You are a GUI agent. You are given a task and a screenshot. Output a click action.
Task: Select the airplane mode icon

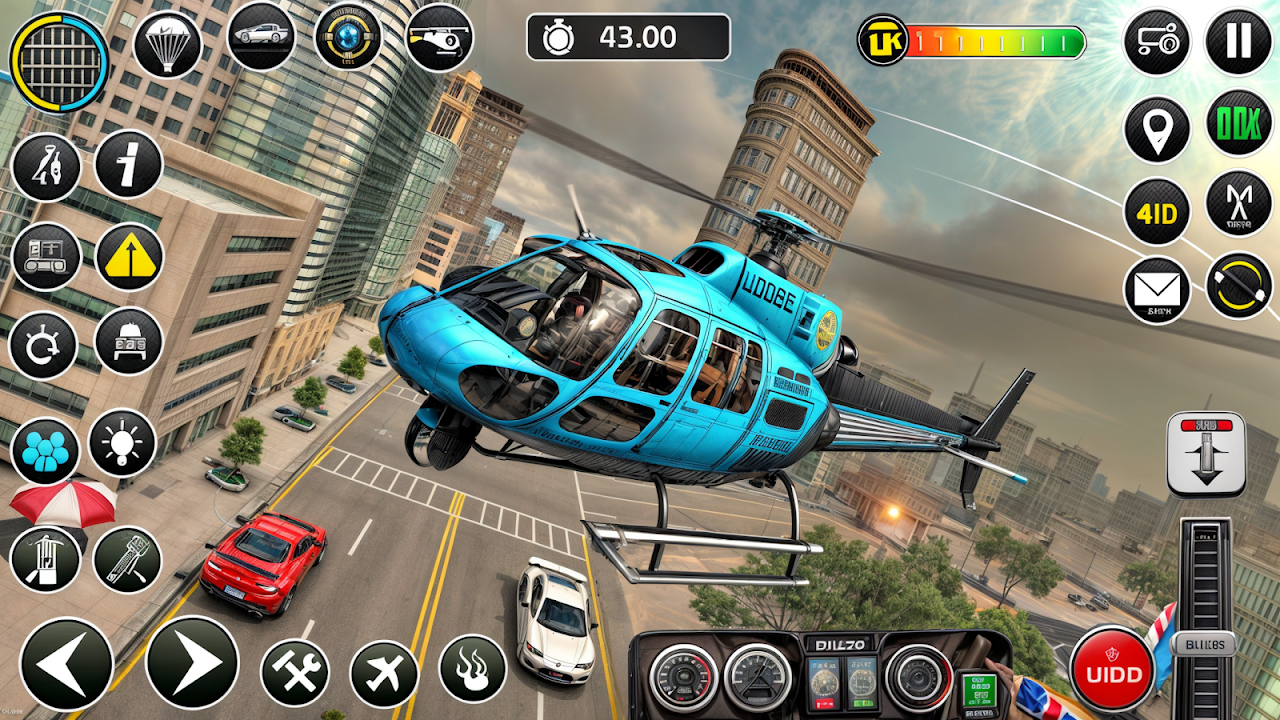[x=384, y=672]
